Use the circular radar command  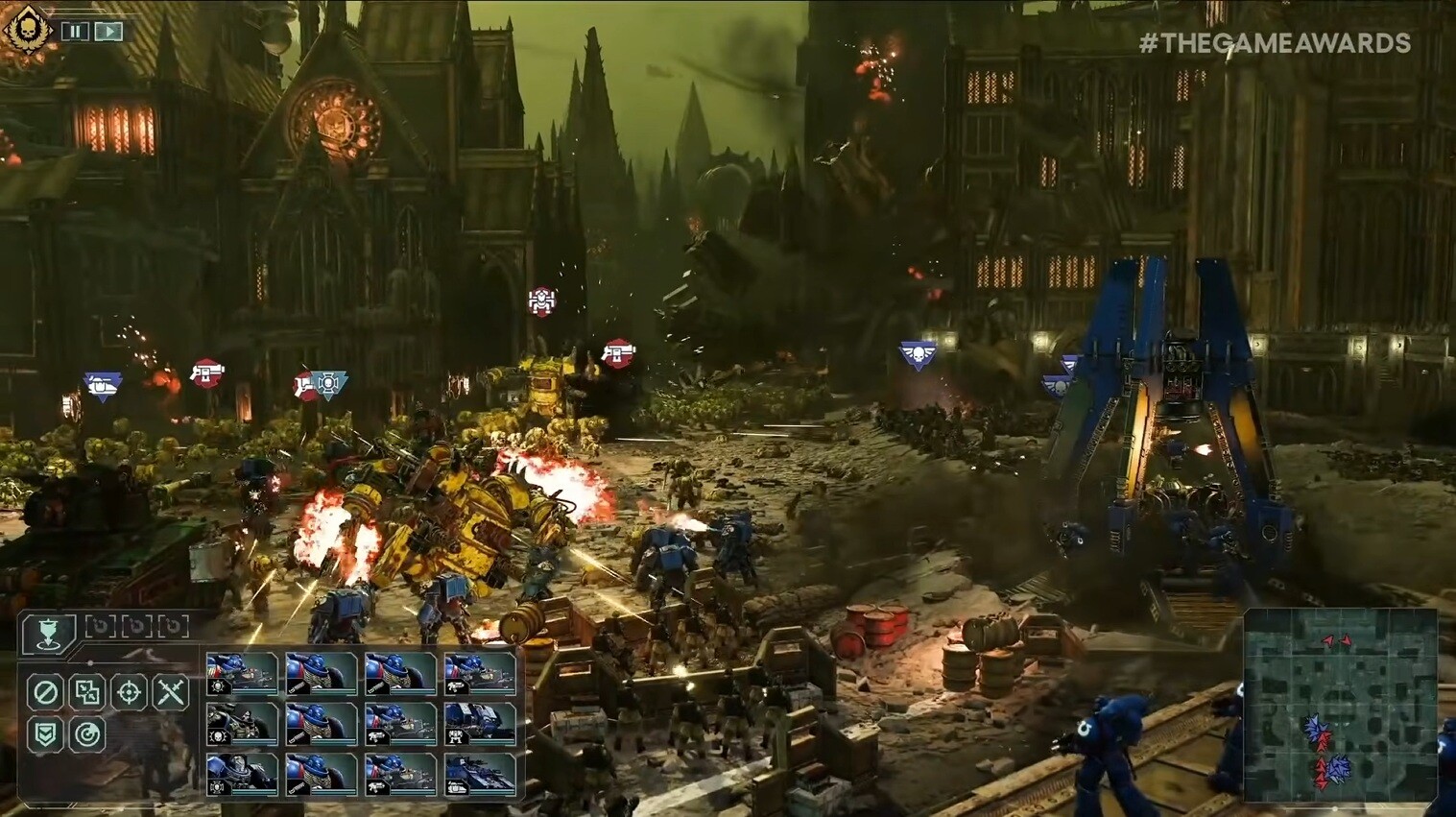click(x=87, y=734)
